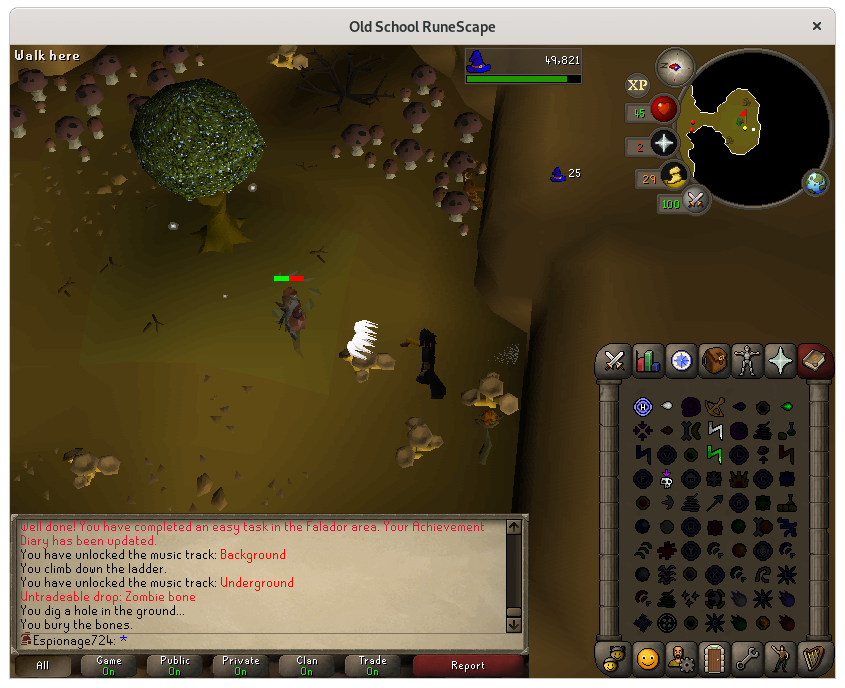Screen dimensions: 845x688
Task: Open the Quest List tab
Action: tap(681, 360)
